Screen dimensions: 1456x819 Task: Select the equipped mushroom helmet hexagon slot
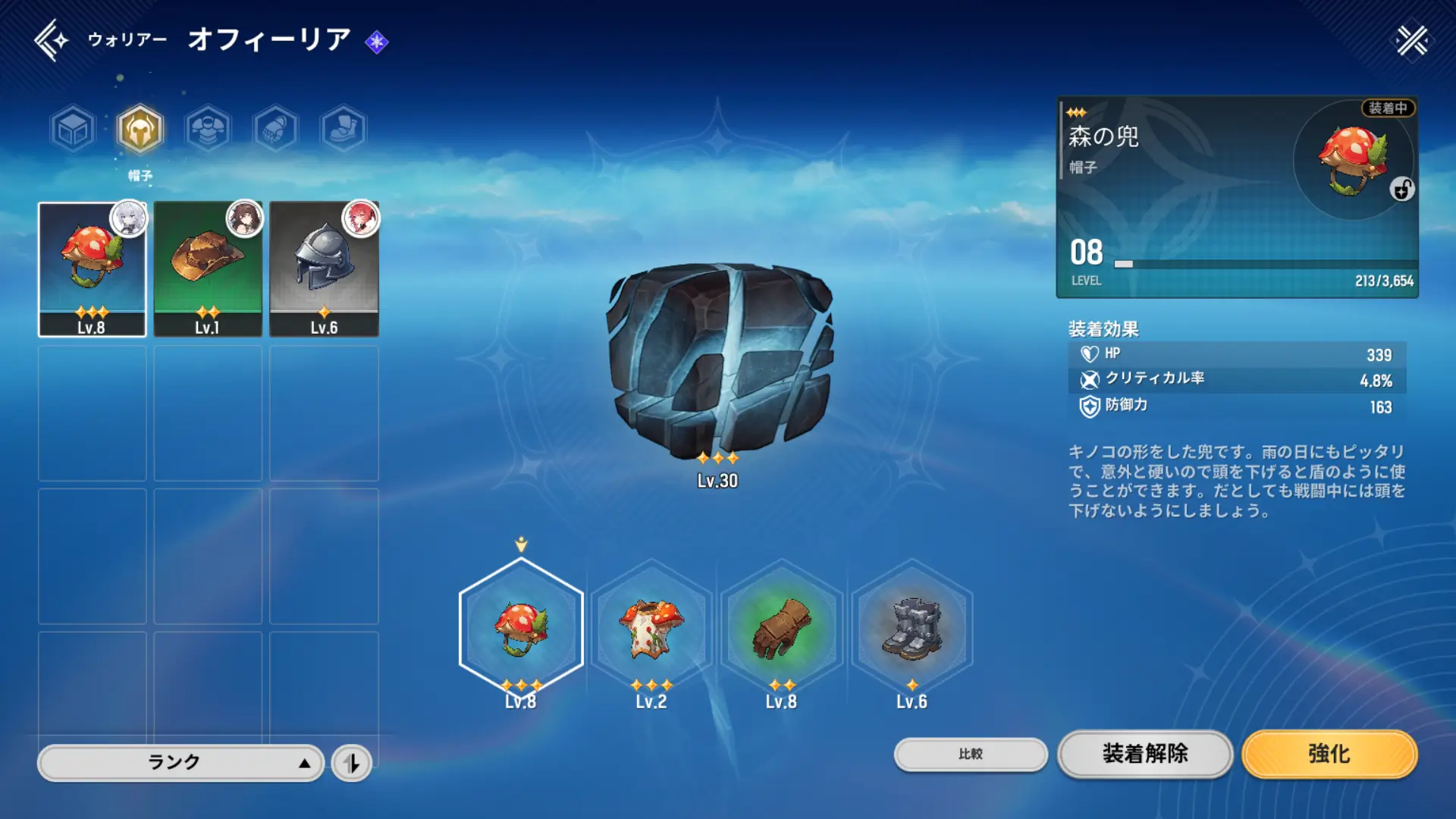pos(521,627)
